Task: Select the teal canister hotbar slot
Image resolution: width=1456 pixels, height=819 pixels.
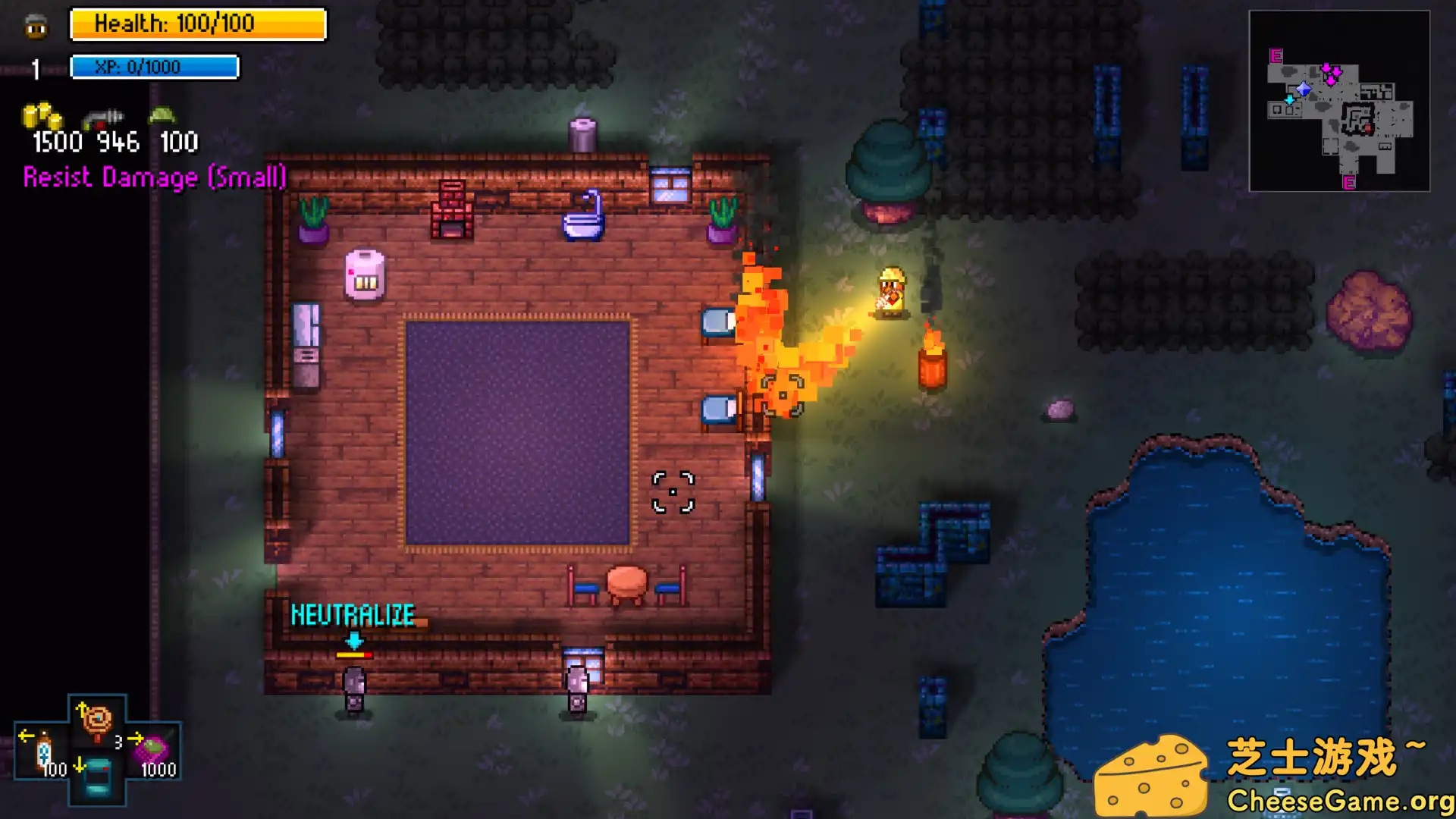Action: [97, 777]
